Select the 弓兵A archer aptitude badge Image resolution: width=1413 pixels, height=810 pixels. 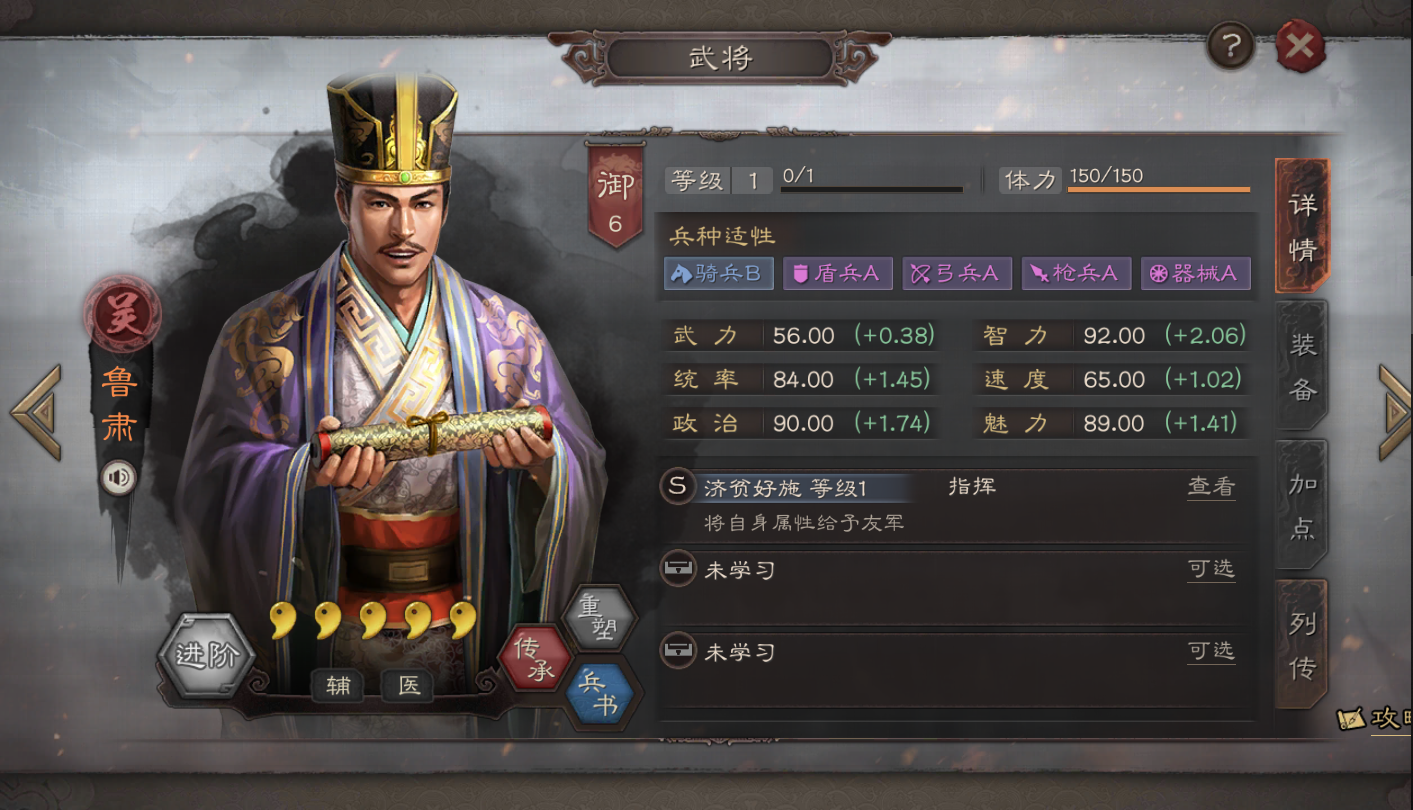957,273
